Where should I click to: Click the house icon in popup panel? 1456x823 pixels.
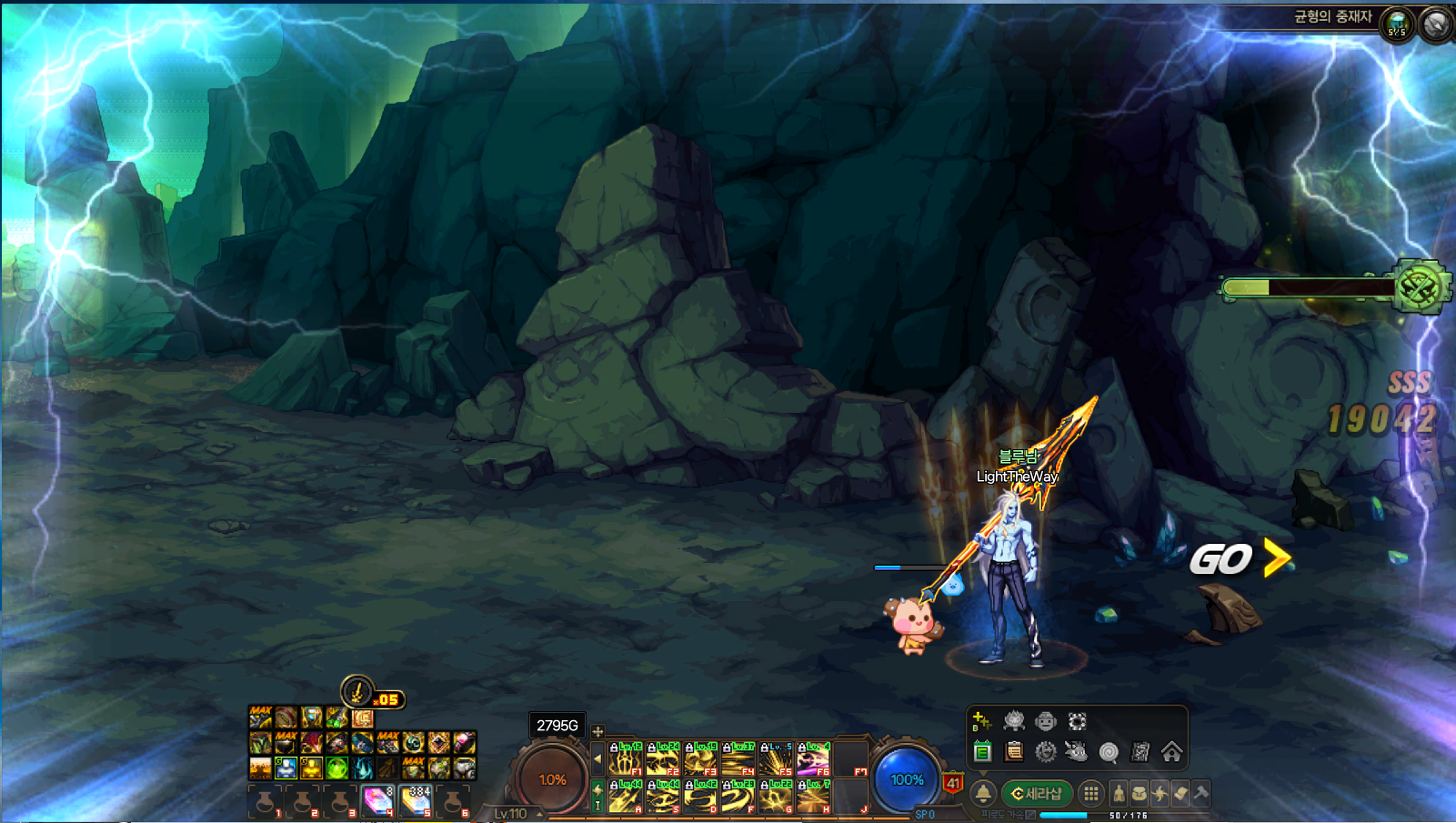(1171, 752)
